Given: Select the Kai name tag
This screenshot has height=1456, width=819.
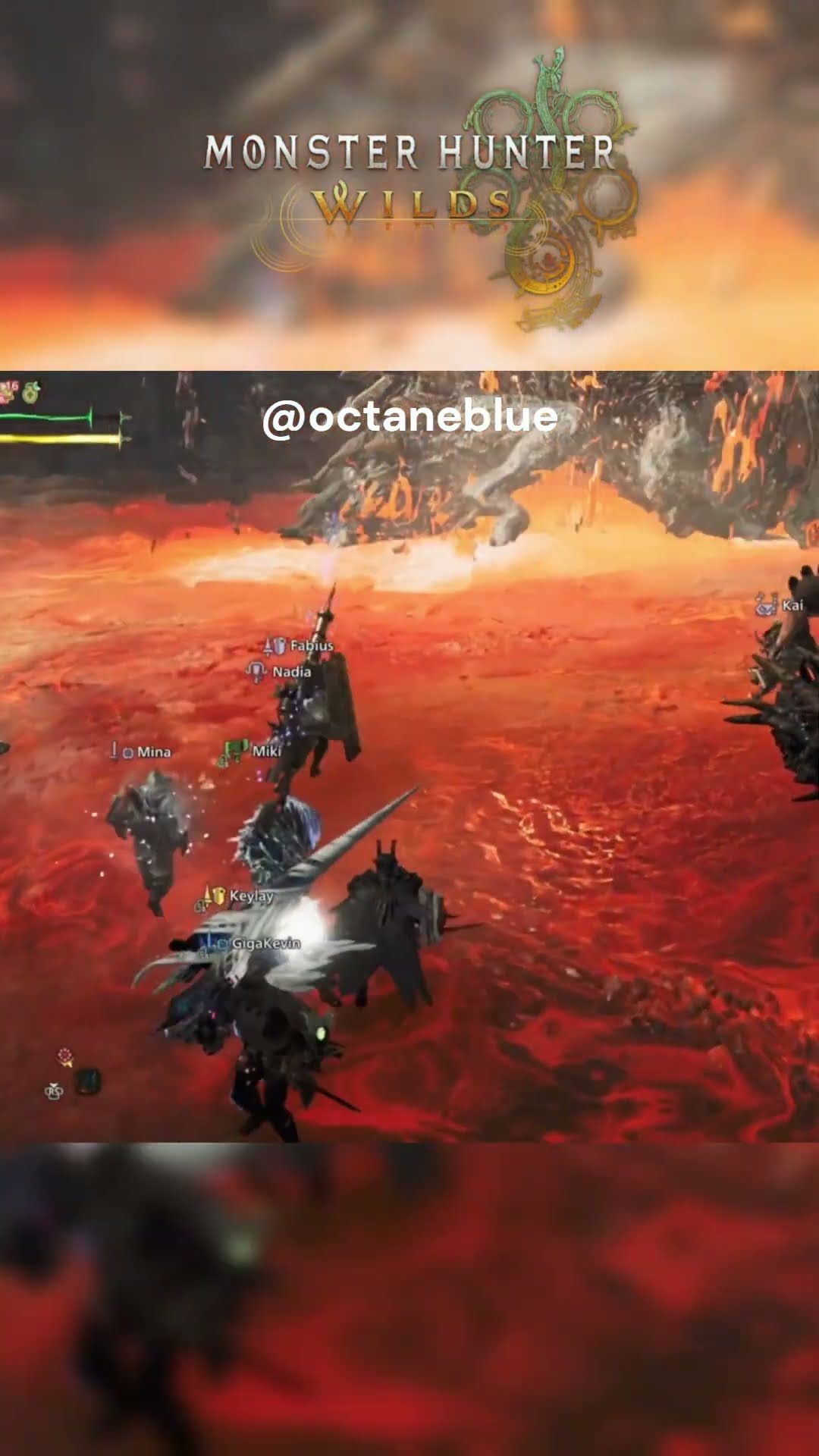Looking at the screenshot, I should click(x=792, y=605).
